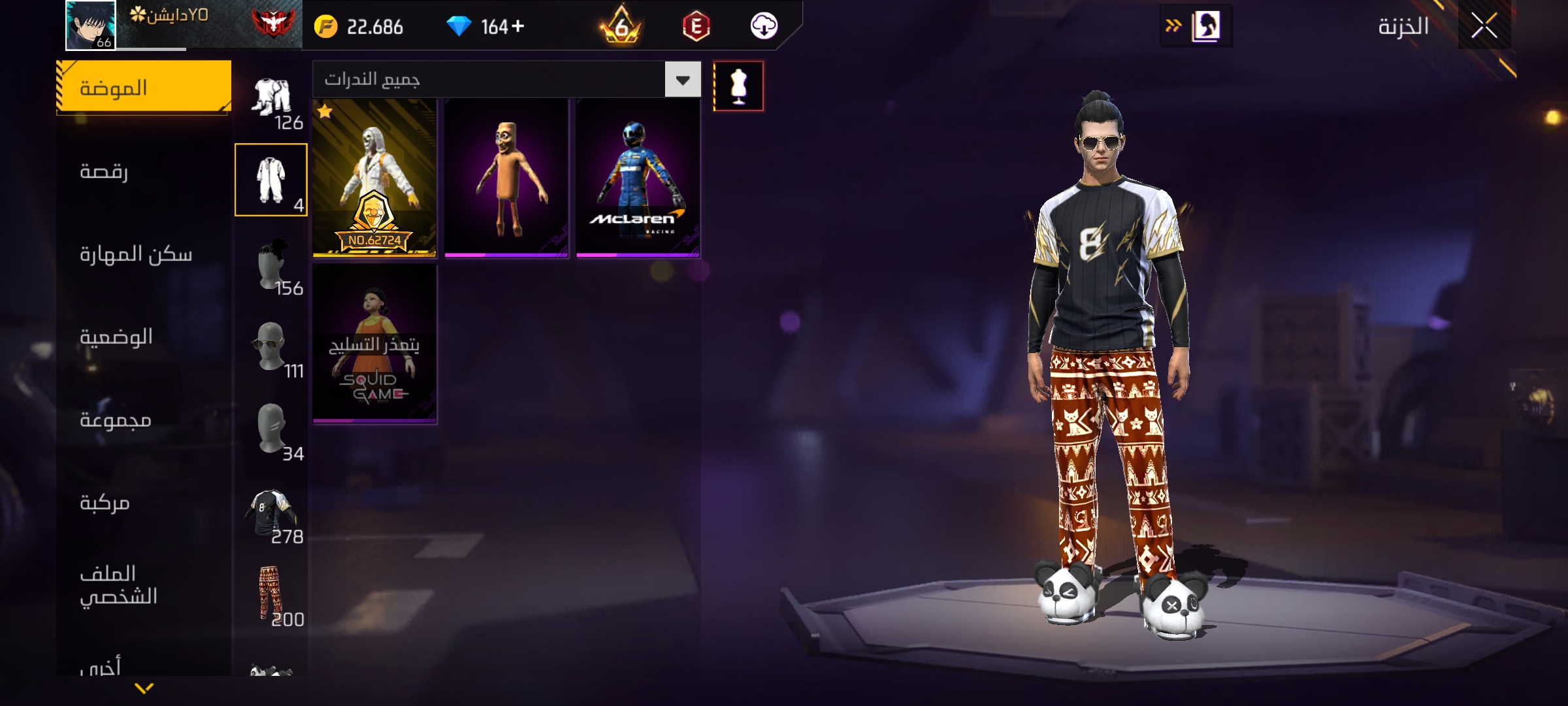
Task: Add diamonds with the plus button
Action: [x=518, y=27]
